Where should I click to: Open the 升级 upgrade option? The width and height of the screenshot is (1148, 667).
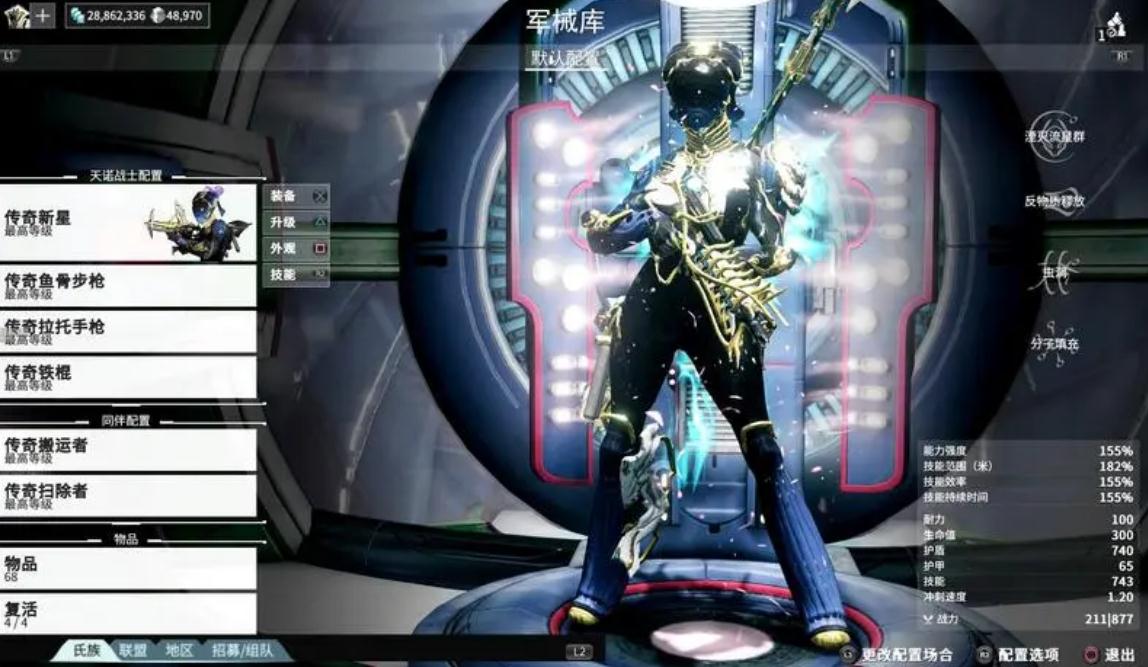tap(296, 222)
